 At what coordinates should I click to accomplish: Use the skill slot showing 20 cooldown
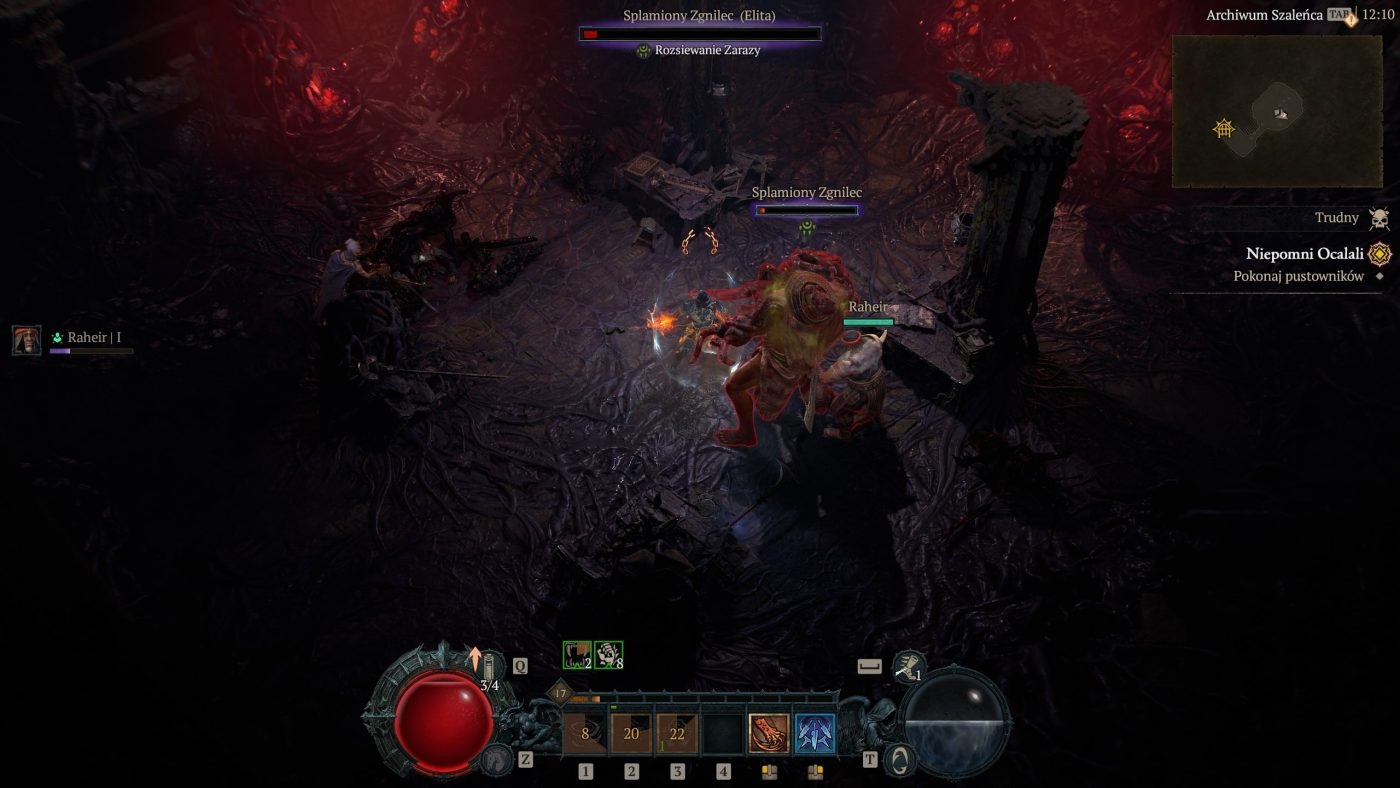(631, 733)
